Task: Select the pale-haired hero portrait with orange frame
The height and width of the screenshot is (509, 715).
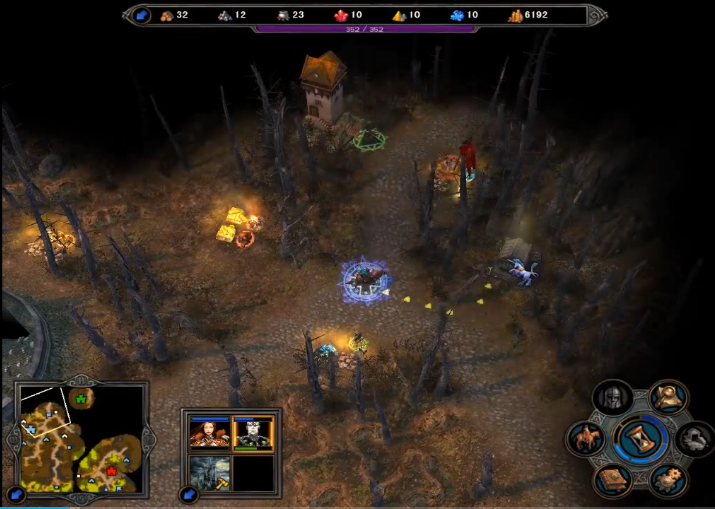Action: (253, 433)
